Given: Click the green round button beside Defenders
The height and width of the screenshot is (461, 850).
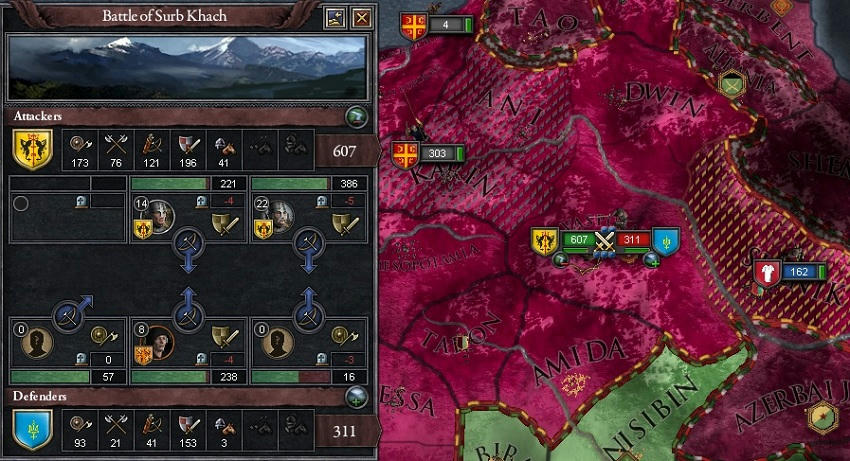Looking at the screenshot, I should (x=356, y=396).
